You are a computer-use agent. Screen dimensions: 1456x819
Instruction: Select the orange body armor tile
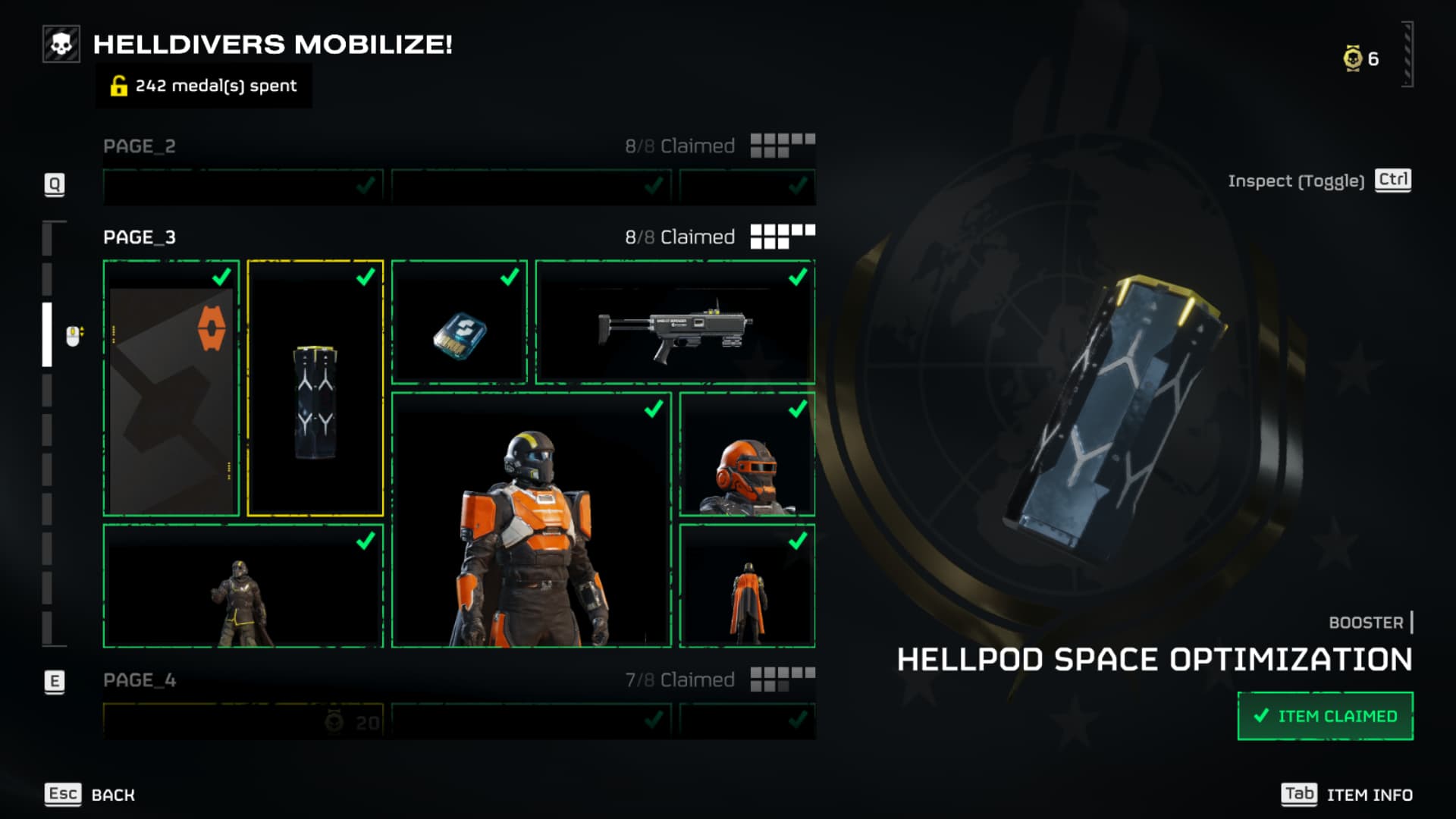[531, 520]
